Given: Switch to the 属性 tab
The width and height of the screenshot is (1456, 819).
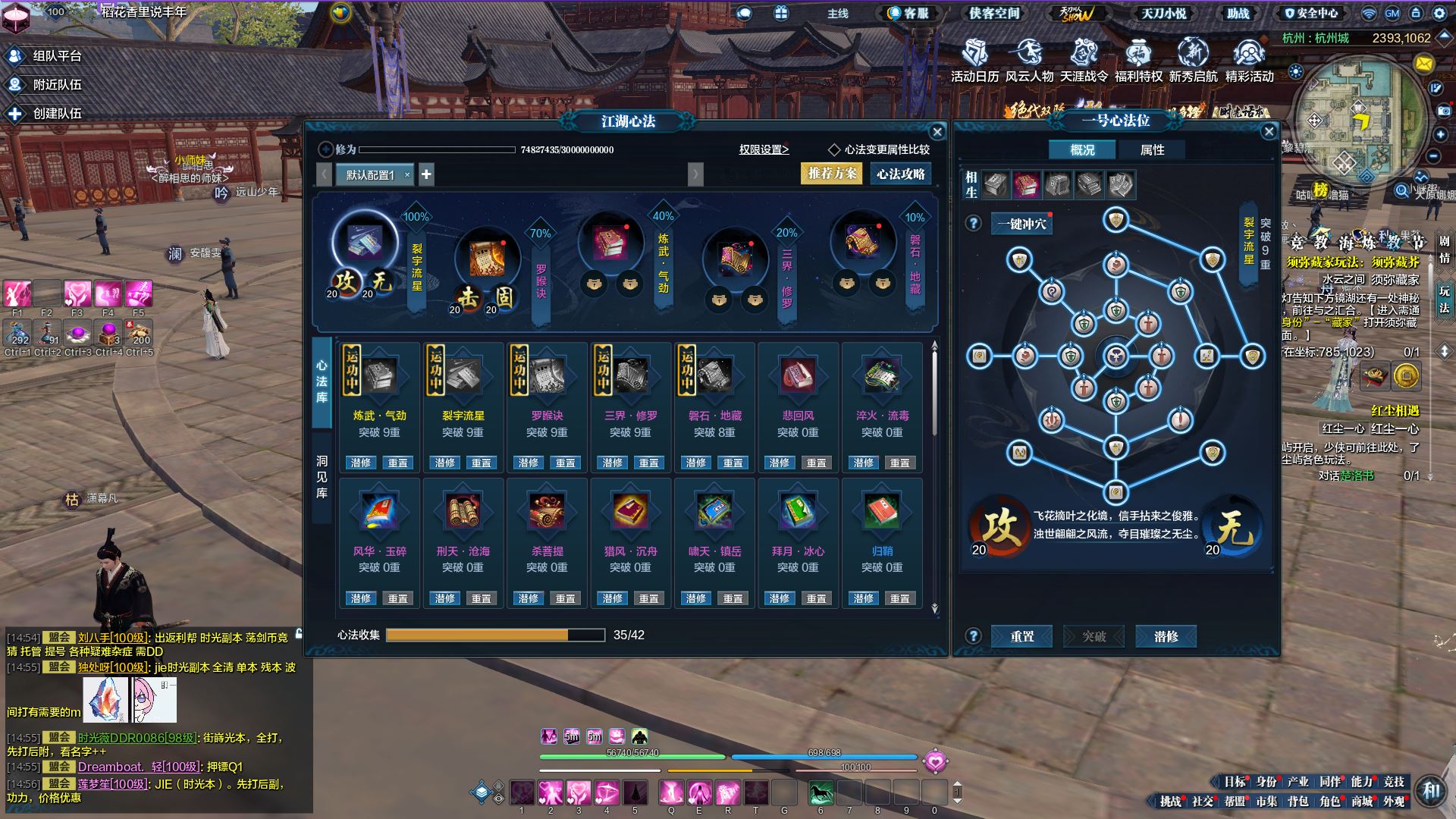Looking at the screenshot, I should pyautogui.click(x=1152, y=149).
